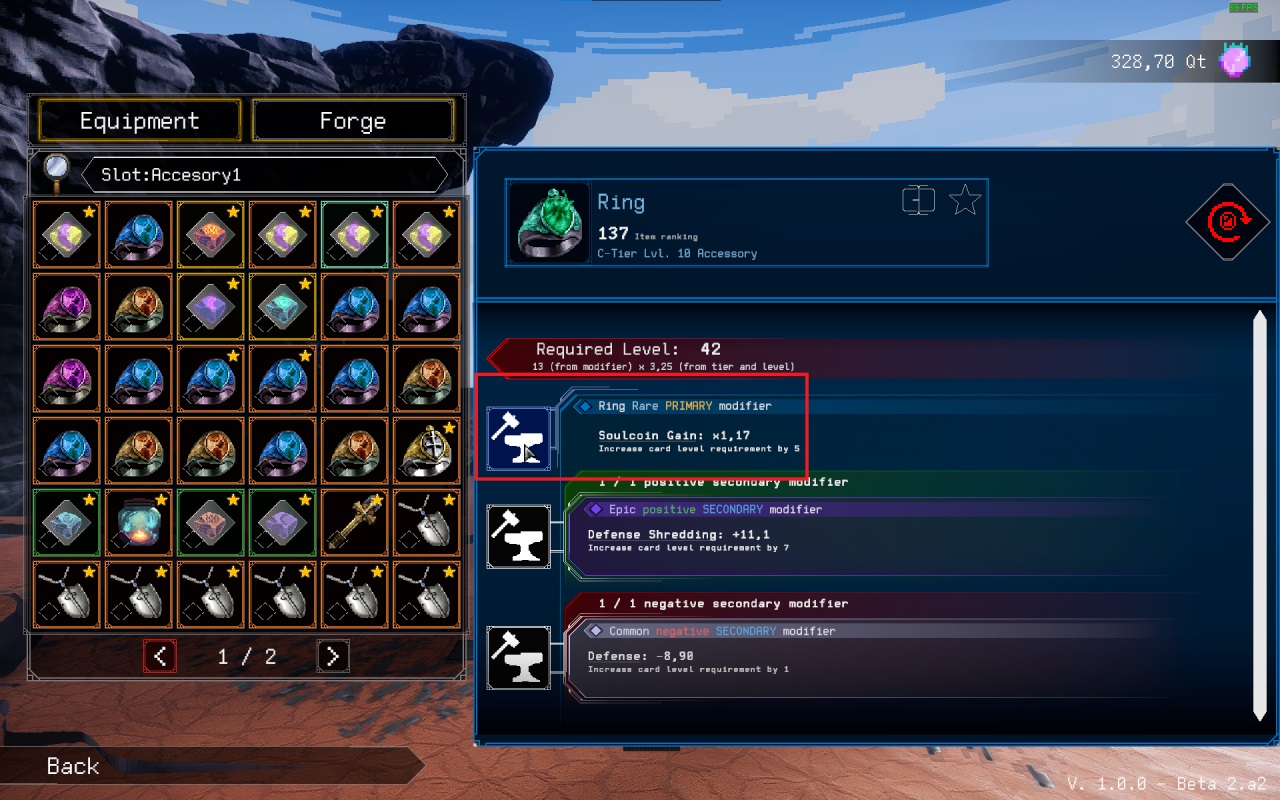
Task: Open the Slot:Accesory1 filter field
Action: 264,175
